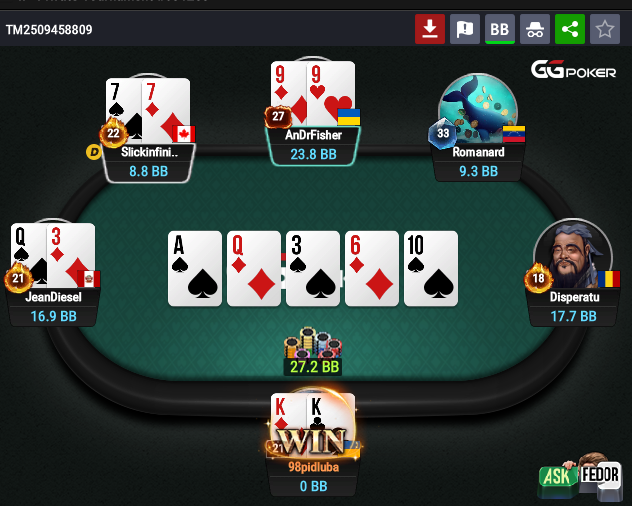The width and height of the screenshot is (632, 506).
Task: Select the winner 98pidluba's name panel
Action: tap(314, 477)
